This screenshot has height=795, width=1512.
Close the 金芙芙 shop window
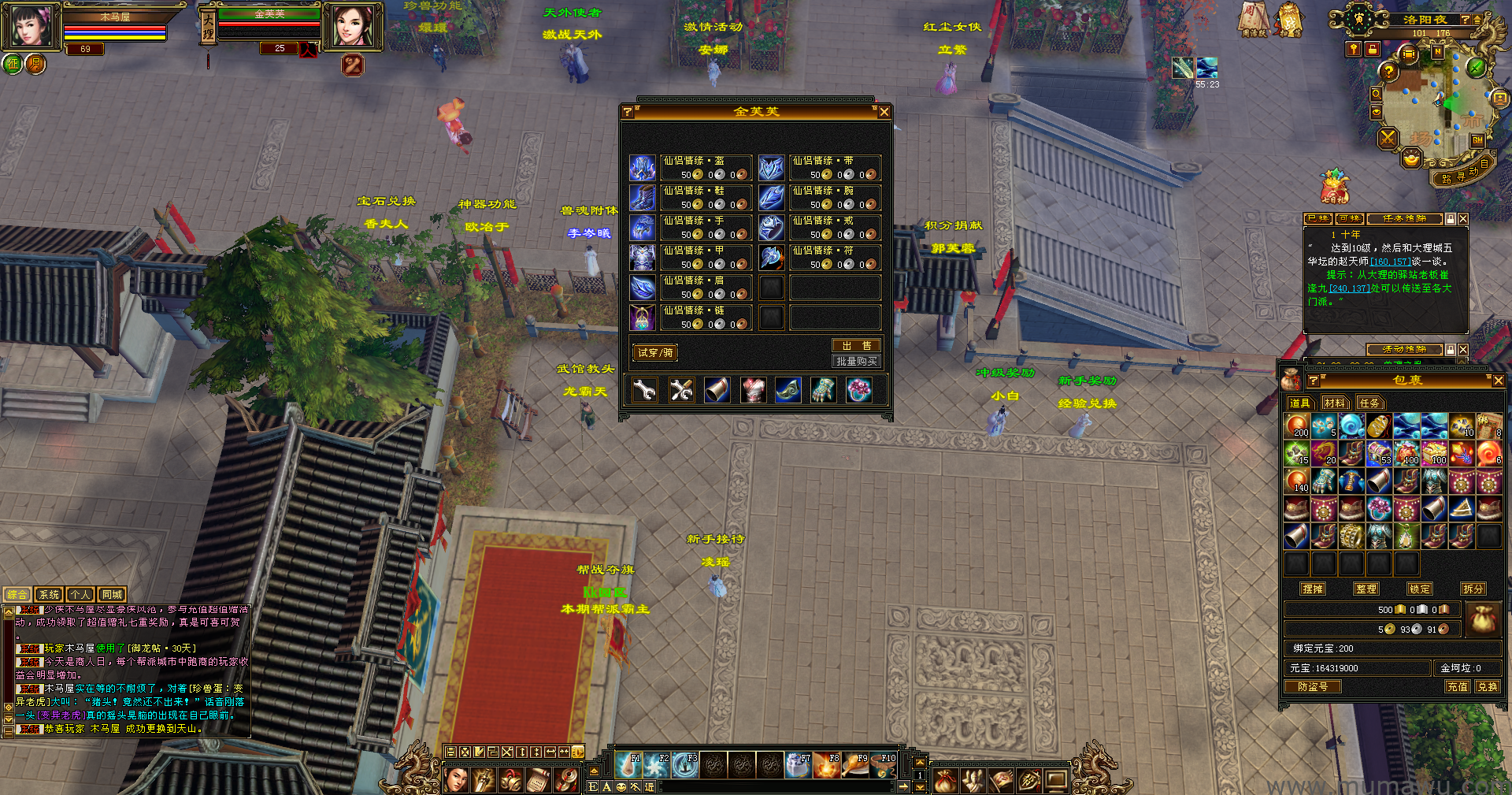(884, 112)
